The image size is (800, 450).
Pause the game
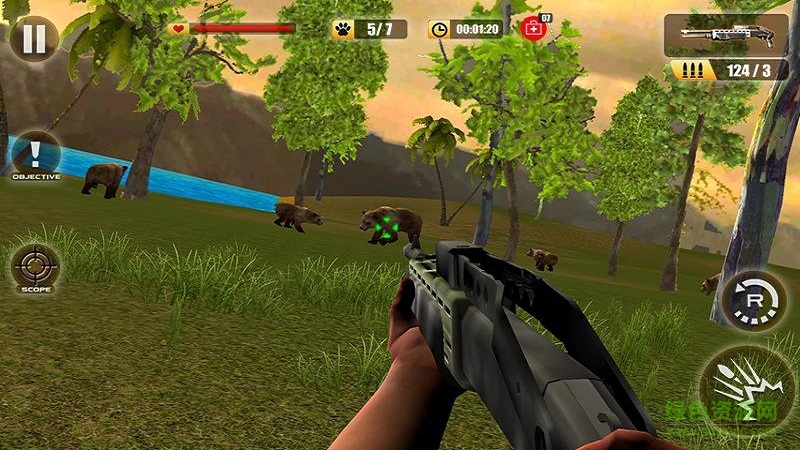33,37
